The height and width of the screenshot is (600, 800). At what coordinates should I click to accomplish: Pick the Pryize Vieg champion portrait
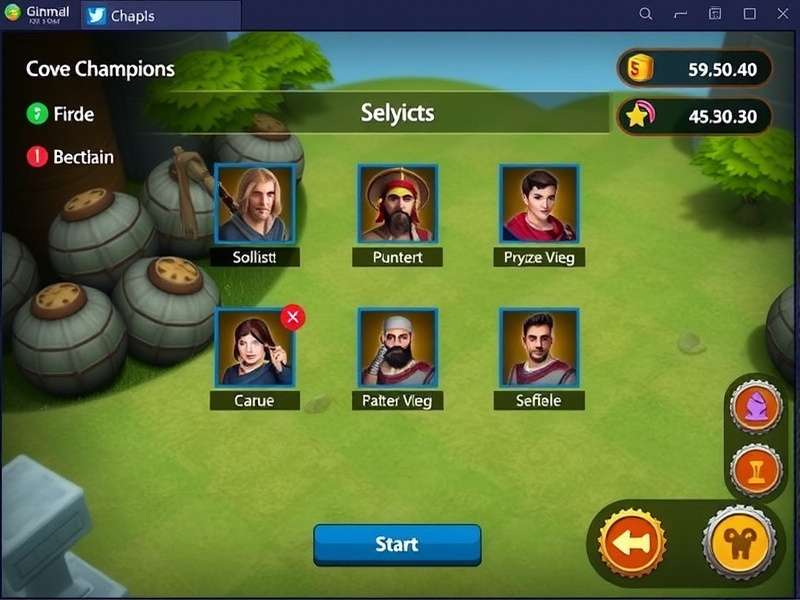pyautogui.click(x=539, y=204)
